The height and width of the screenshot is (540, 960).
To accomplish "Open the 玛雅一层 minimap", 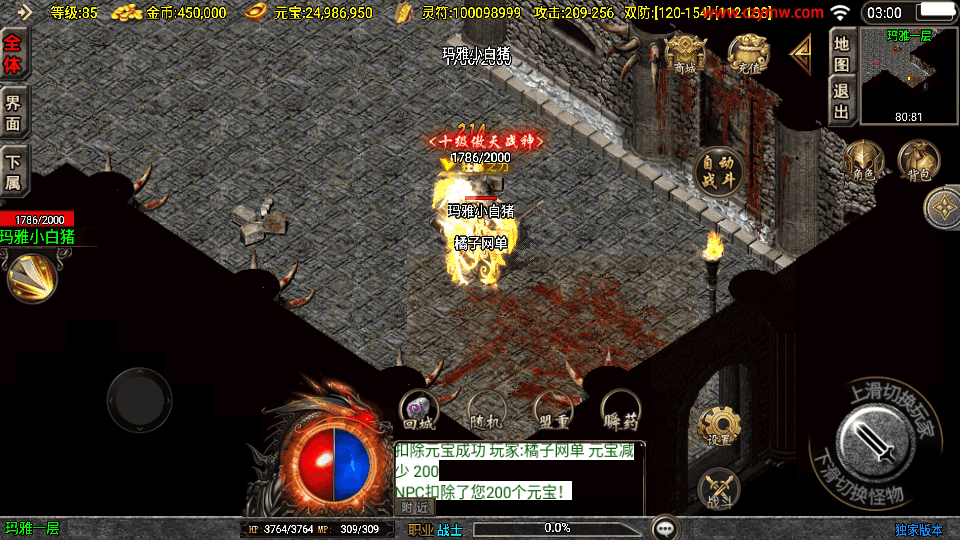I will click(x=908, y=76).
